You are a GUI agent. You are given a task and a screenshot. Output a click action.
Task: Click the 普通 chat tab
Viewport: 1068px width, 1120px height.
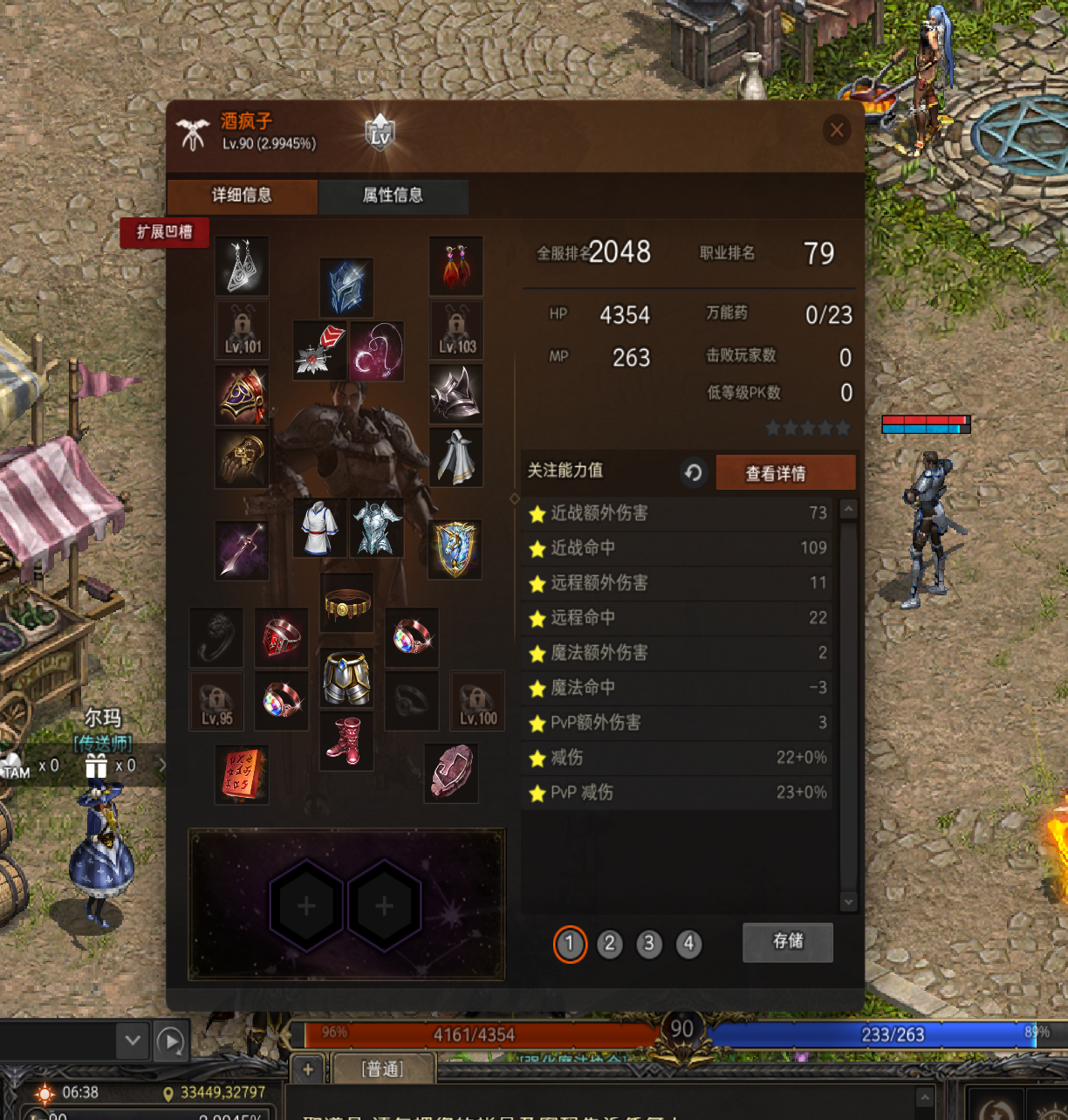point(382,1069)
